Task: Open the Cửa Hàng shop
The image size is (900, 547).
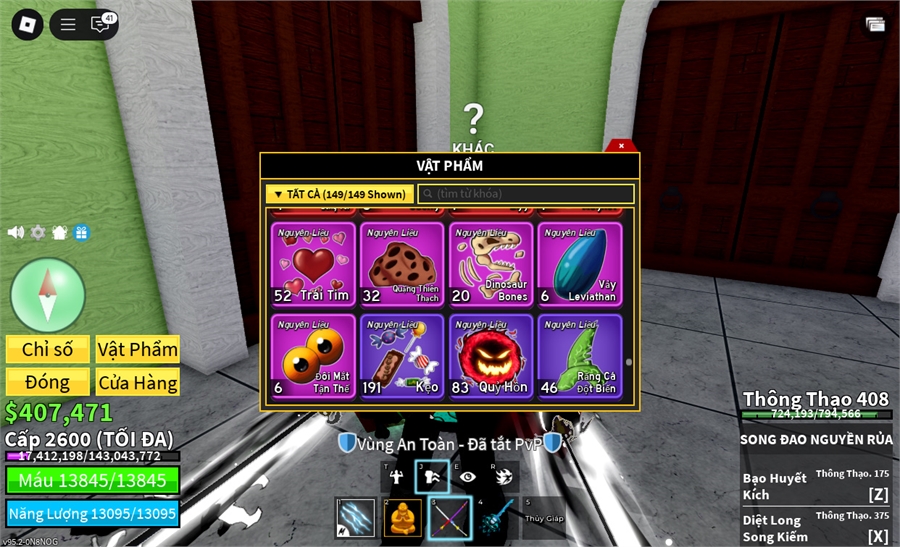Action: coord(138,382)
